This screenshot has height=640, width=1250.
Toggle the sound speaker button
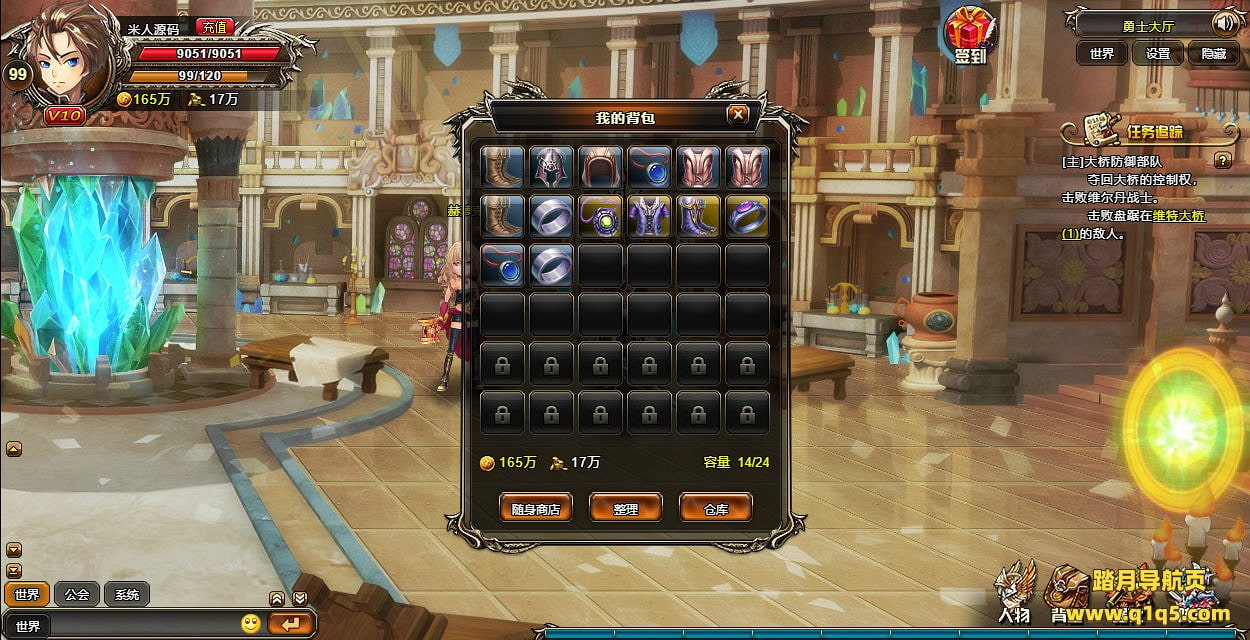click(1225, 23)
